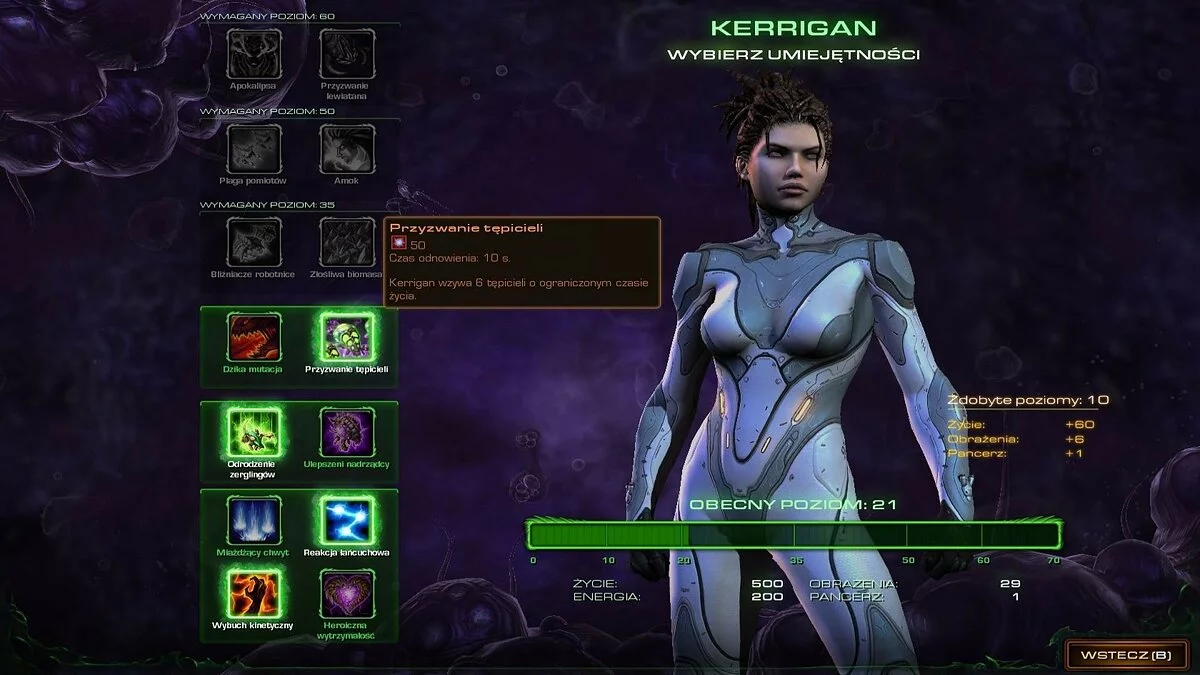Choose the Miażdżący chwyt ability
The height and width of the screenshot is (675, 1200).
254,520
